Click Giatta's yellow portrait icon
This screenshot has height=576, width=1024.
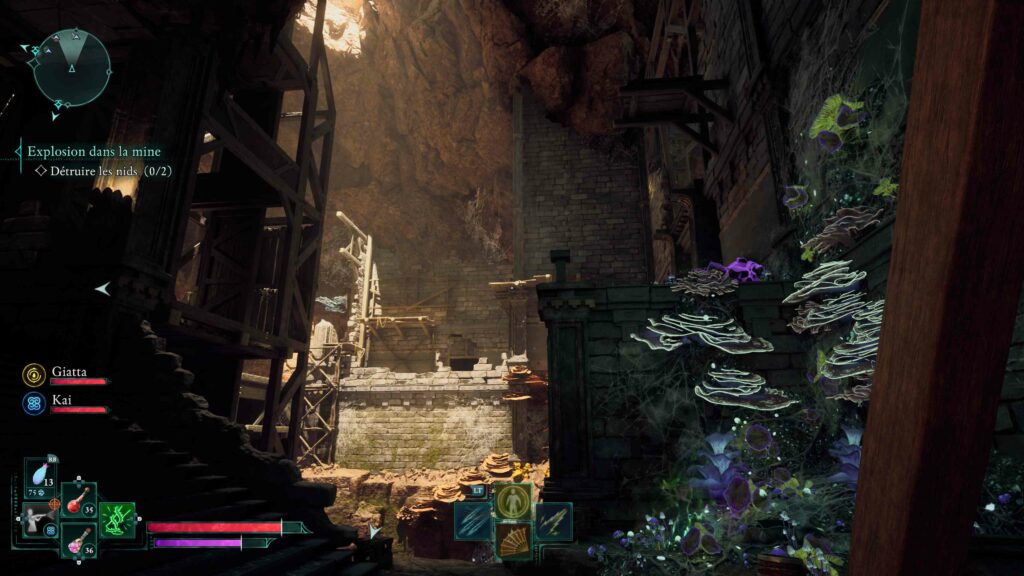tap(33, 374)
